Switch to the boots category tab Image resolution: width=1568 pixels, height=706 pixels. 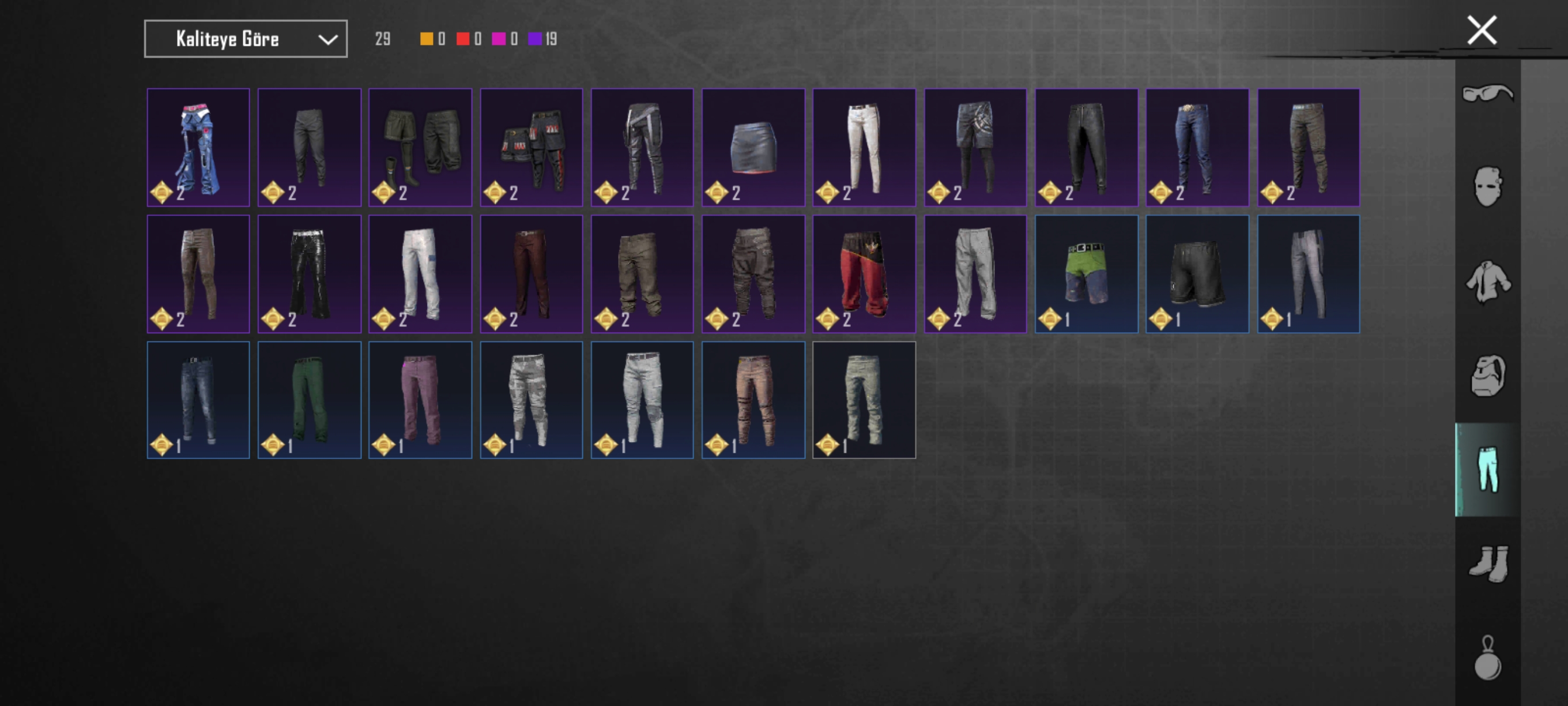click(x=1487, y=564)
